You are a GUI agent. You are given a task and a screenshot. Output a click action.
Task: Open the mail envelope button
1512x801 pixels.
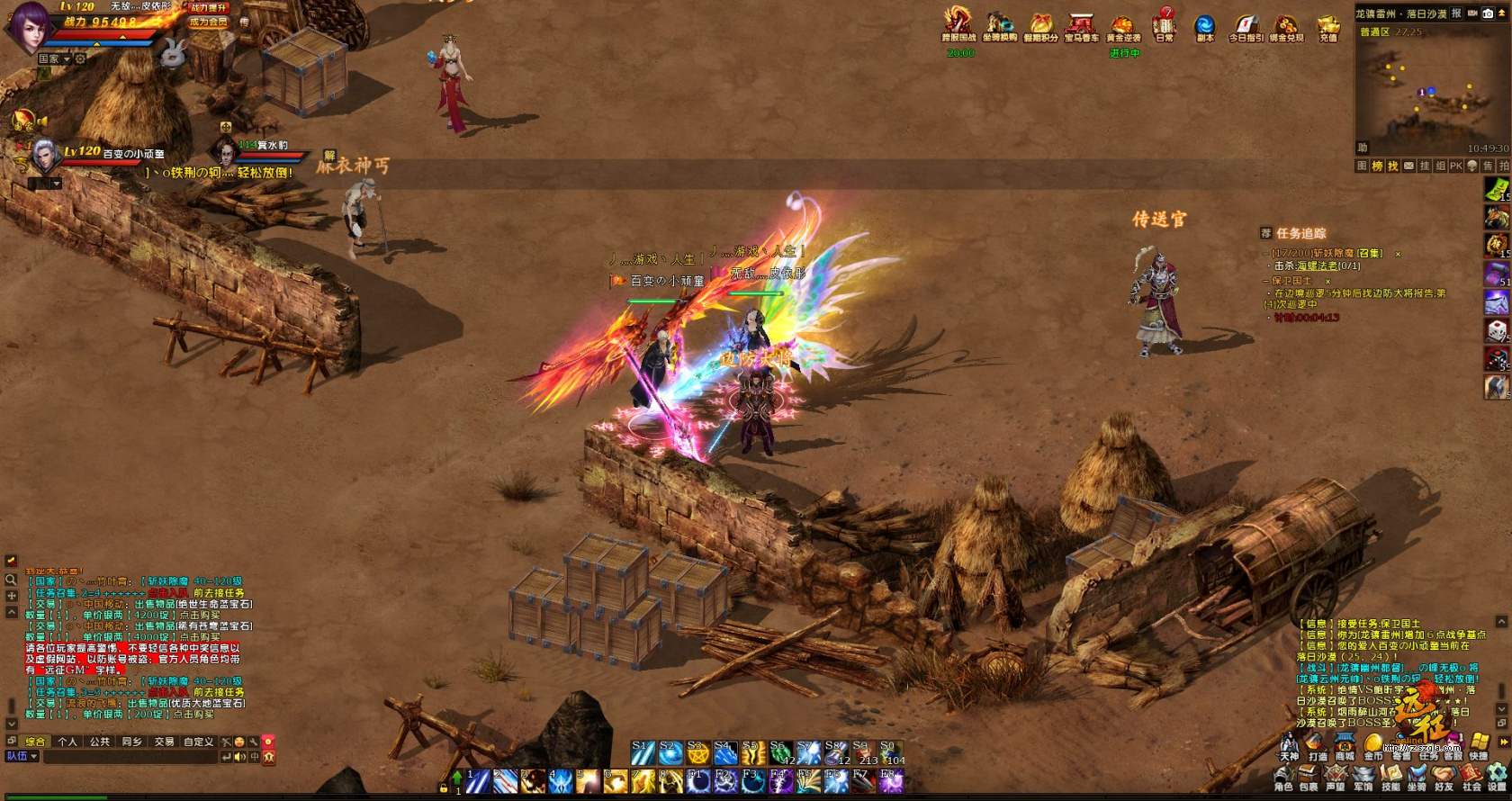point(1408,166)
